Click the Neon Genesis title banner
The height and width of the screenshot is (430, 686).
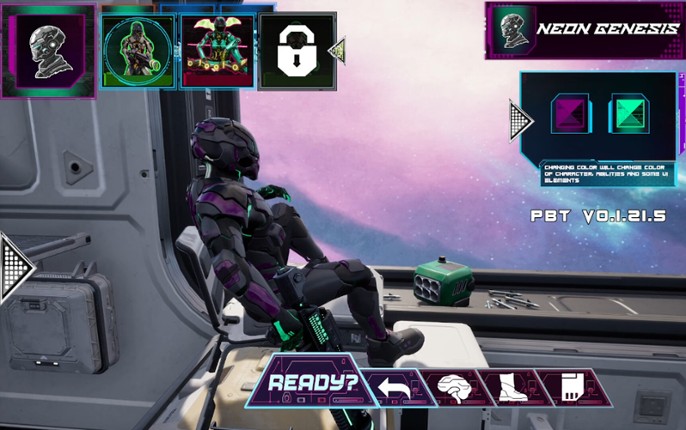coord(585,30)
